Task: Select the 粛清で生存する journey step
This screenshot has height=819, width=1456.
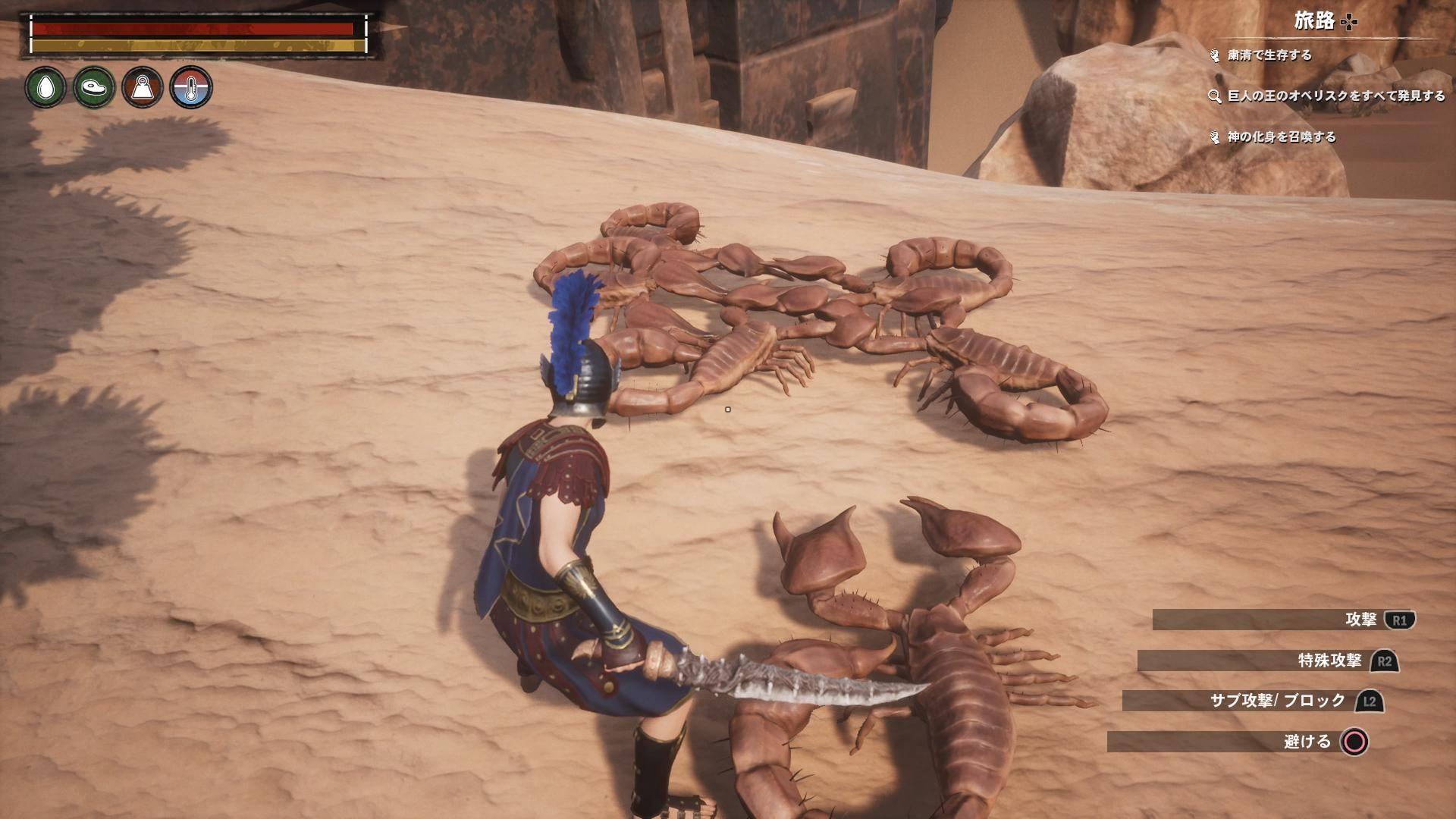Action: (x=1269, y=55)
